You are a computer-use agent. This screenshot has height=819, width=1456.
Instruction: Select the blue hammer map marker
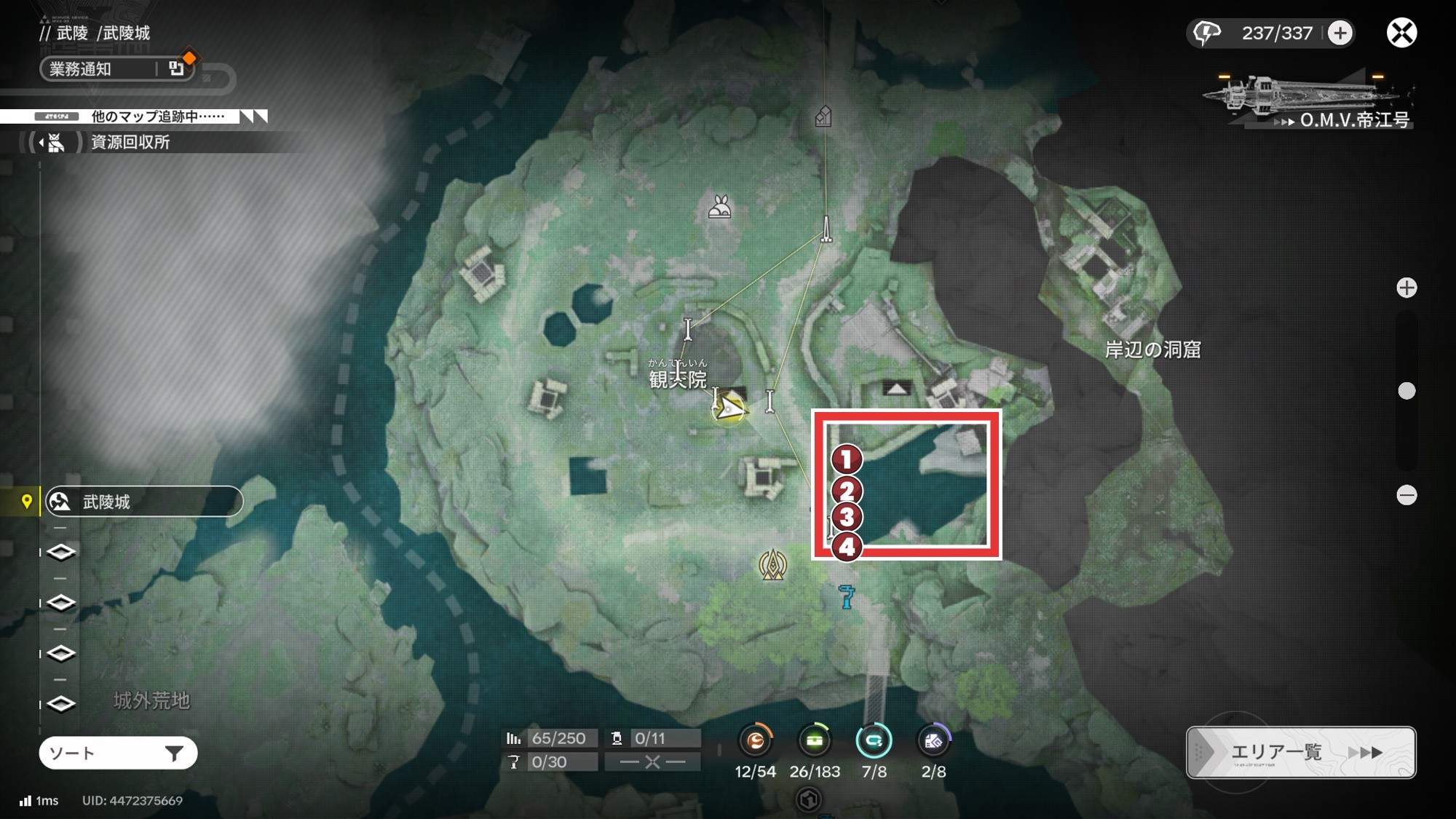pyautogui.click(x=846, y=597)
